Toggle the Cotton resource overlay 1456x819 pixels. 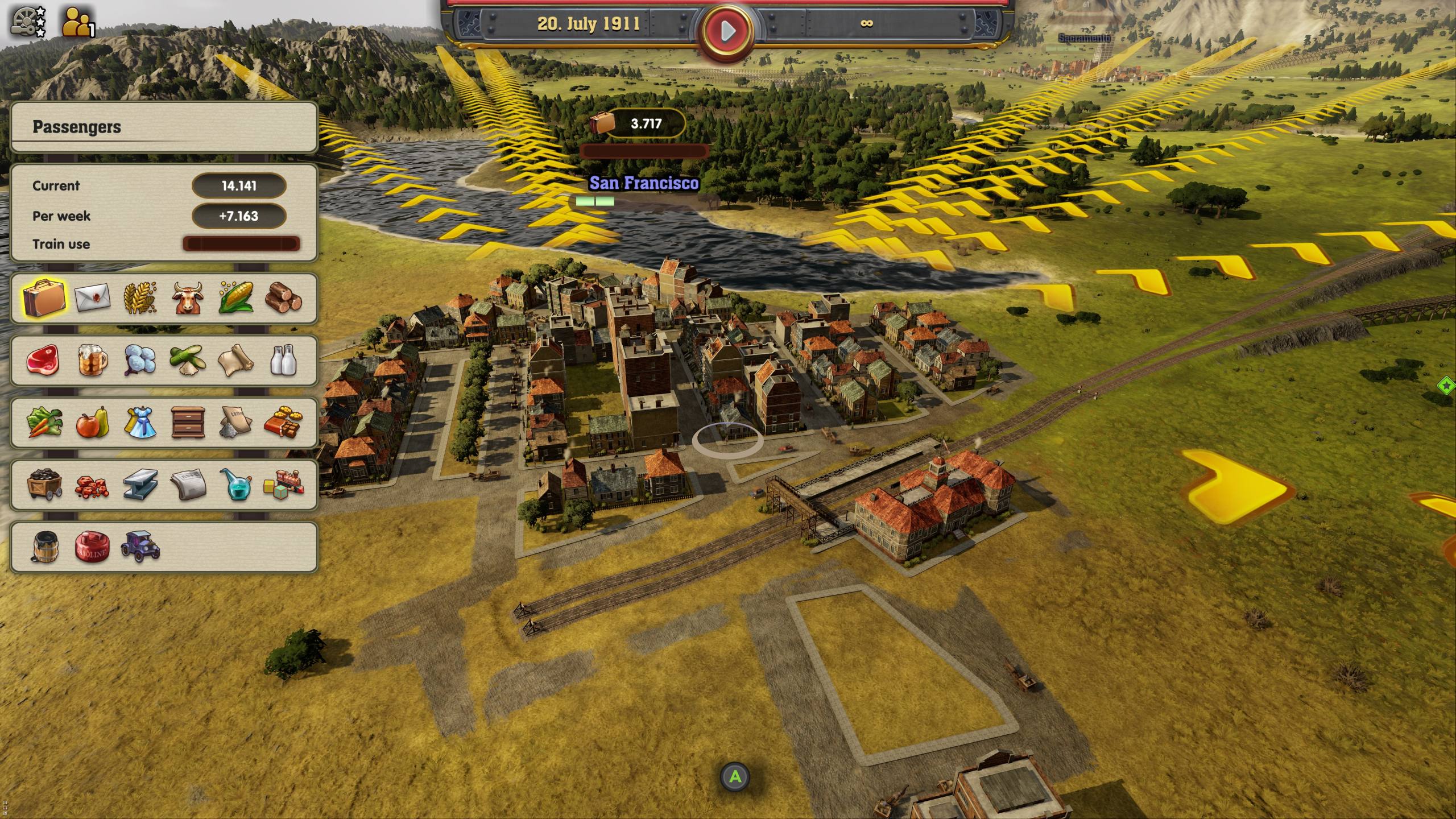click(140, 362)
